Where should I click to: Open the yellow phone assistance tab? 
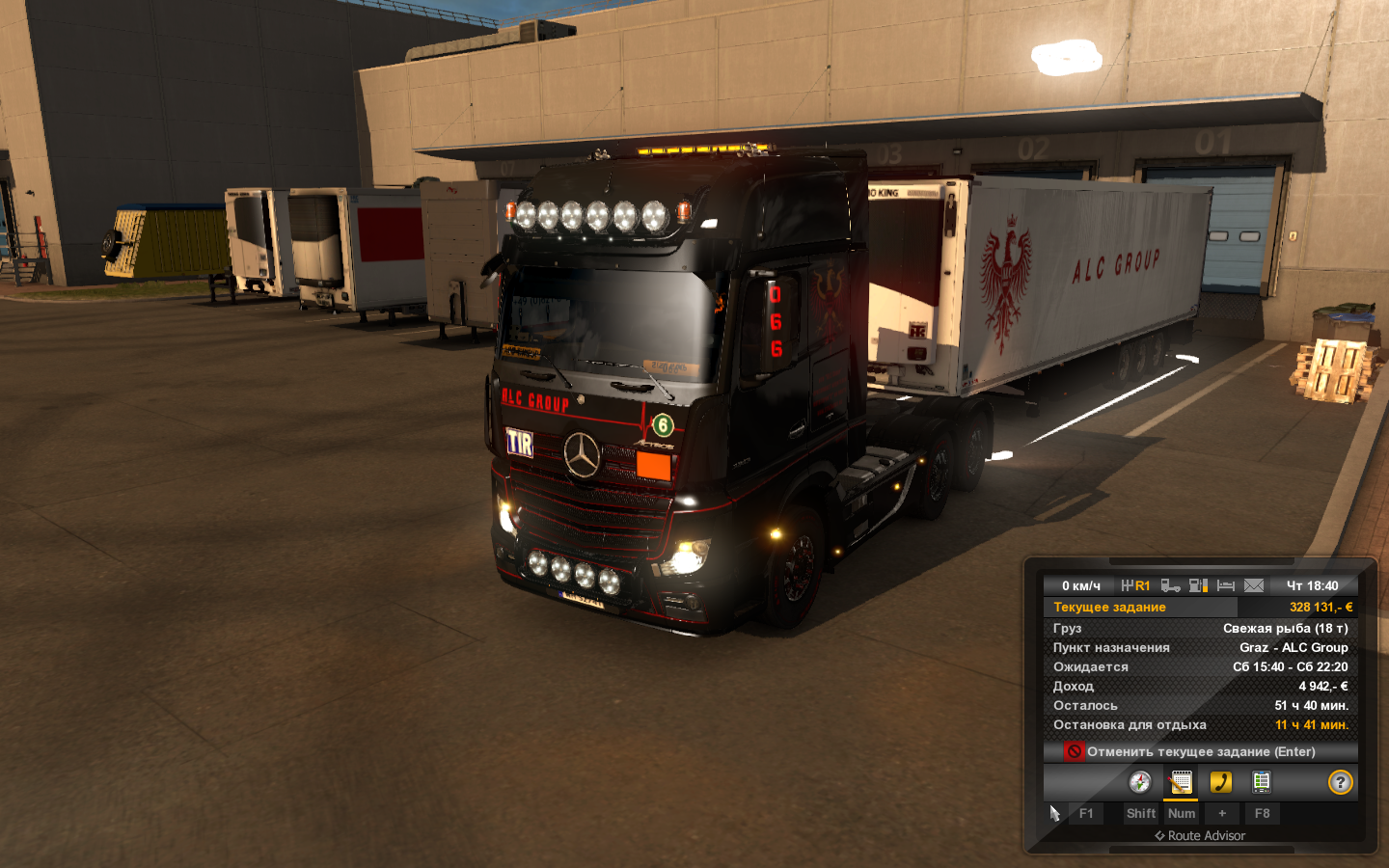click(1221, 782)
